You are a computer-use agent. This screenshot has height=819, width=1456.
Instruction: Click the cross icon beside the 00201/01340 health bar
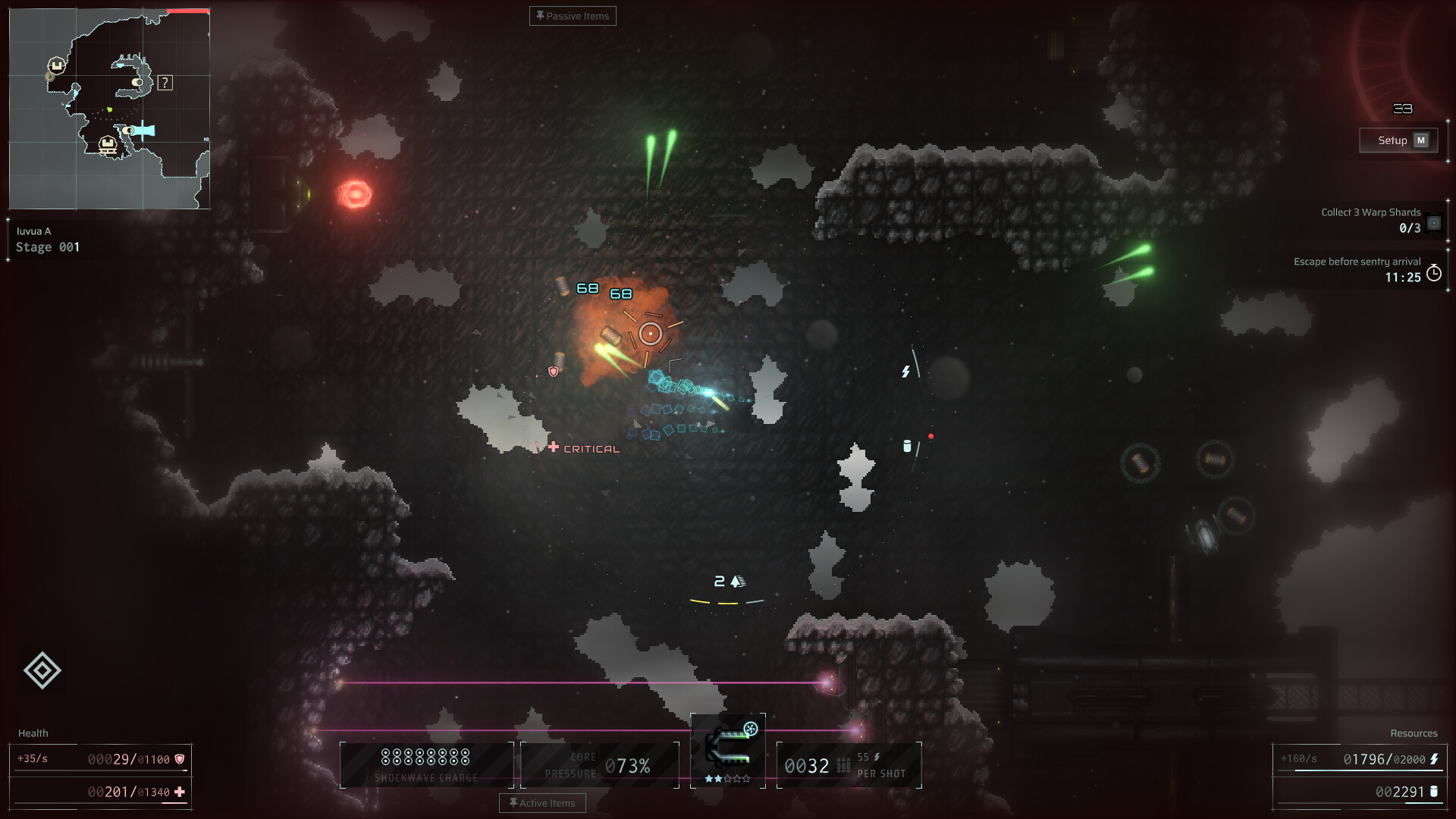click(x=179, y=792)
